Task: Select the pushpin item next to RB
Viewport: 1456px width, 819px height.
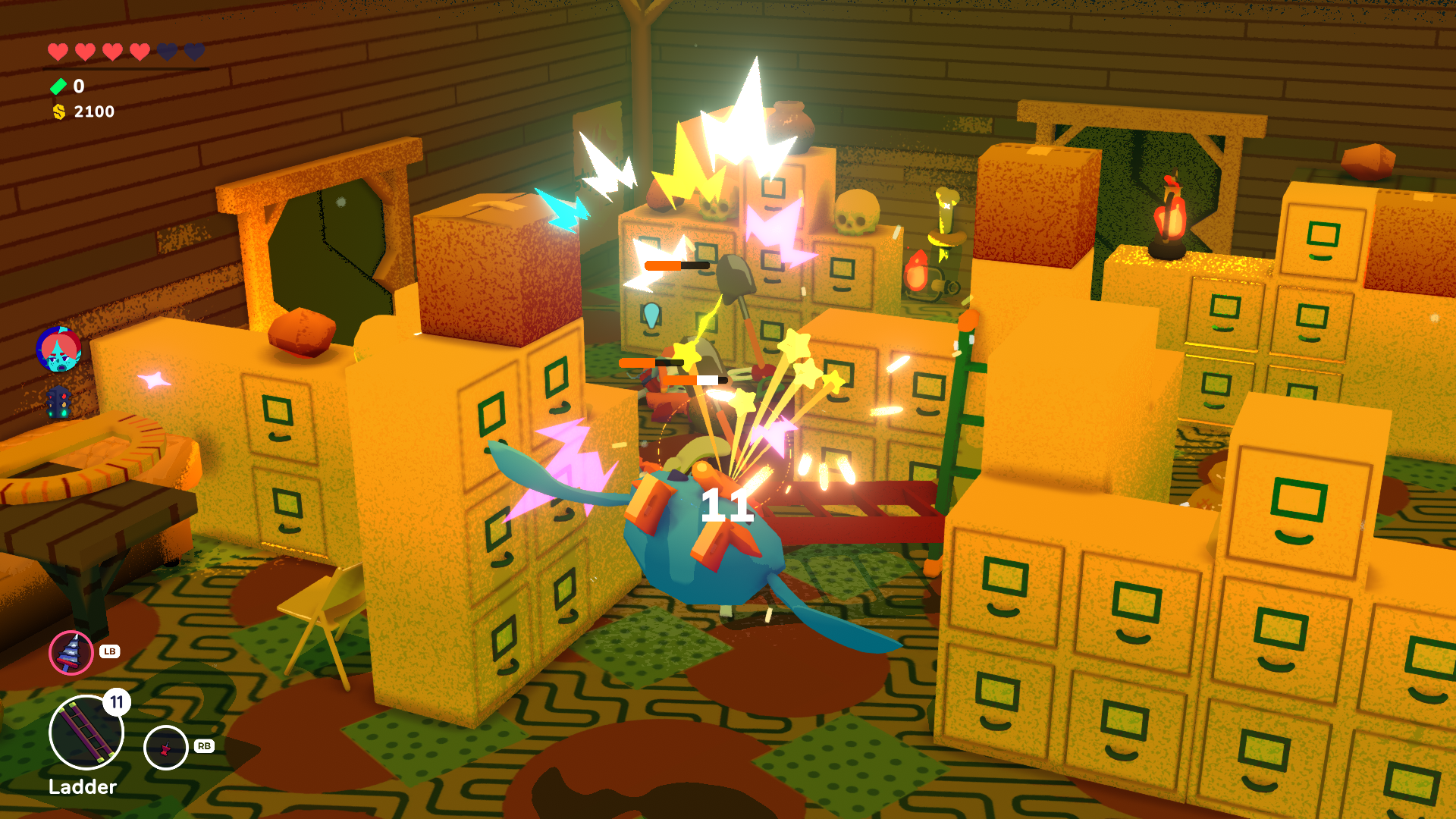Action: (165, 747)
